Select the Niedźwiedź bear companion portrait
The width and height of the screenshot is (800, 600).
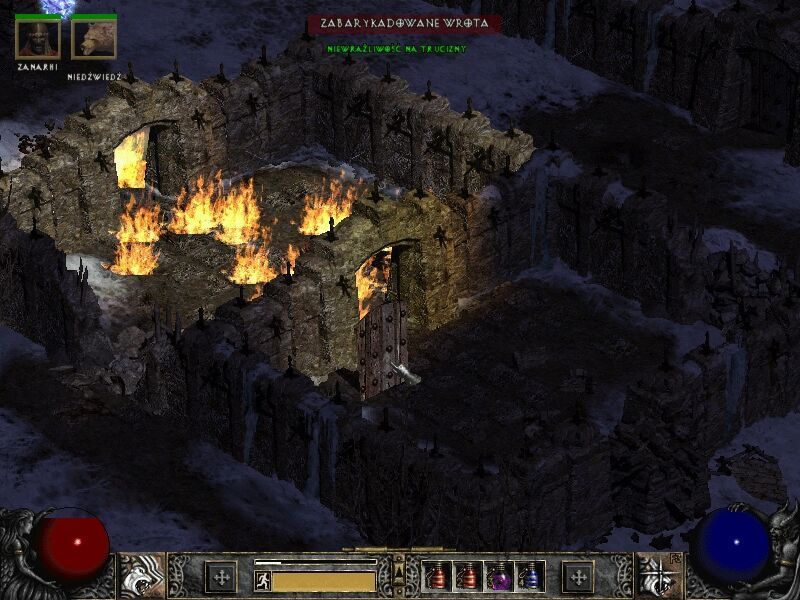point(94,39)
